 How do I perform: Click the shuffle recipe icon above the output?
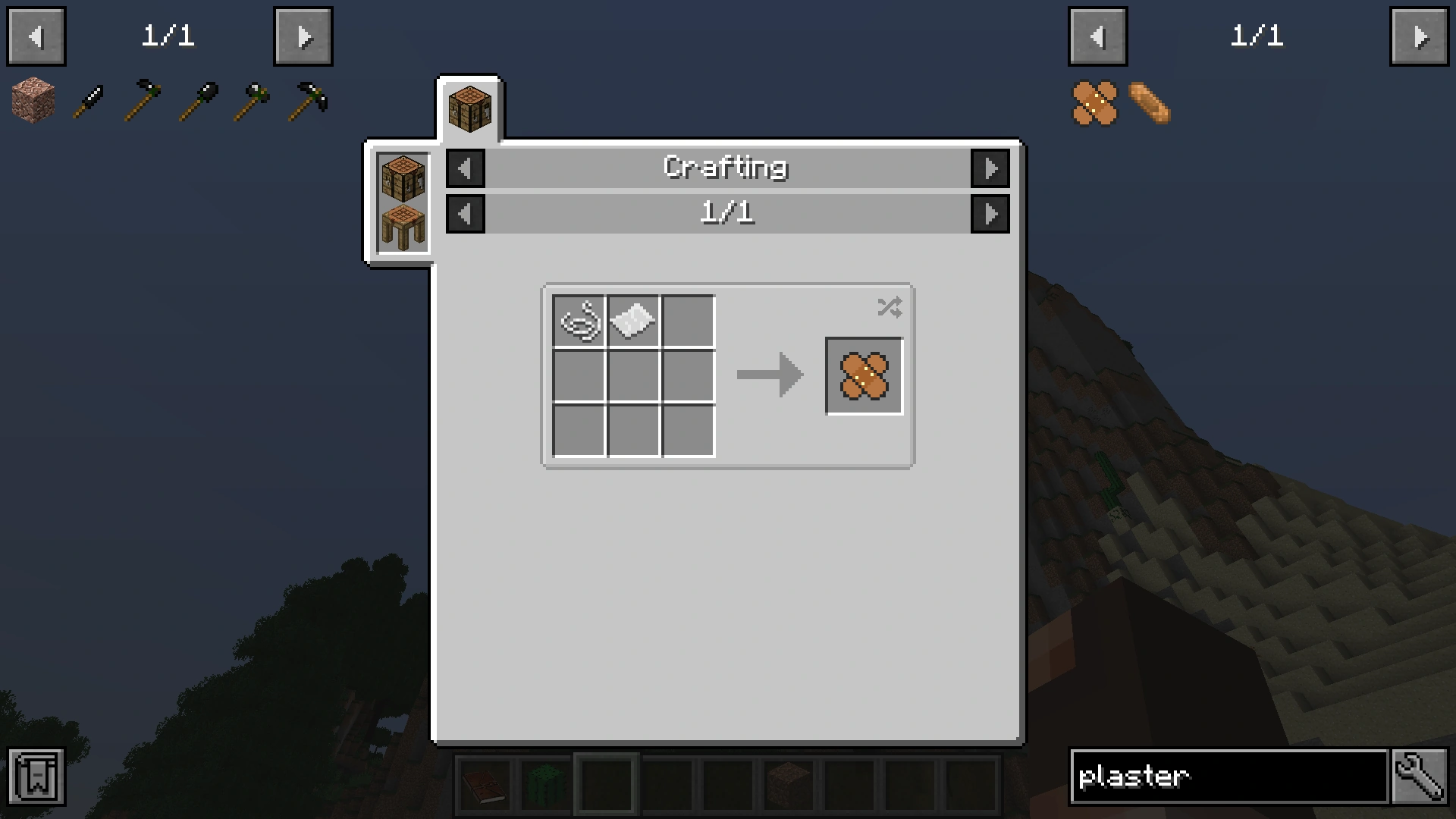click(890, 306)
